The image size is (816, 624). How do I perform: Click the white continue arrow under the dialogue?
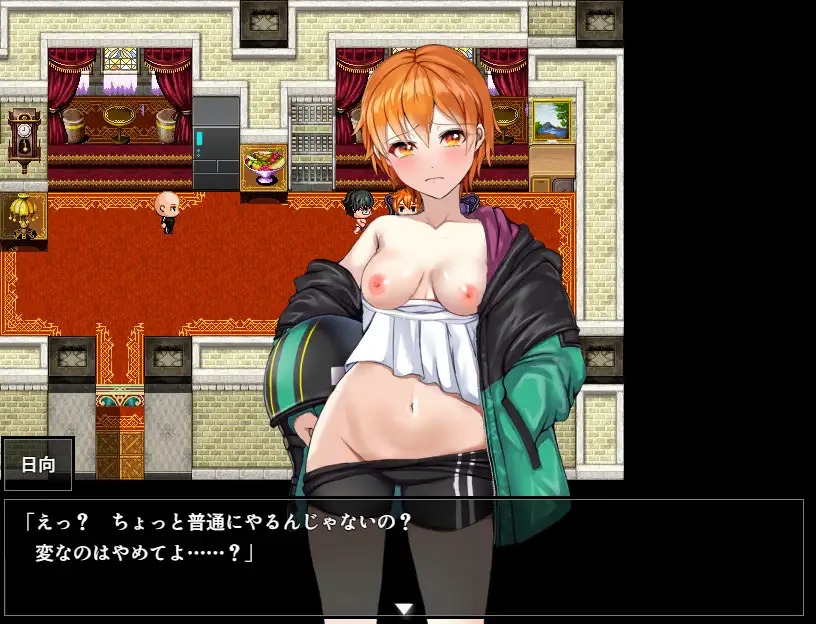404,608
